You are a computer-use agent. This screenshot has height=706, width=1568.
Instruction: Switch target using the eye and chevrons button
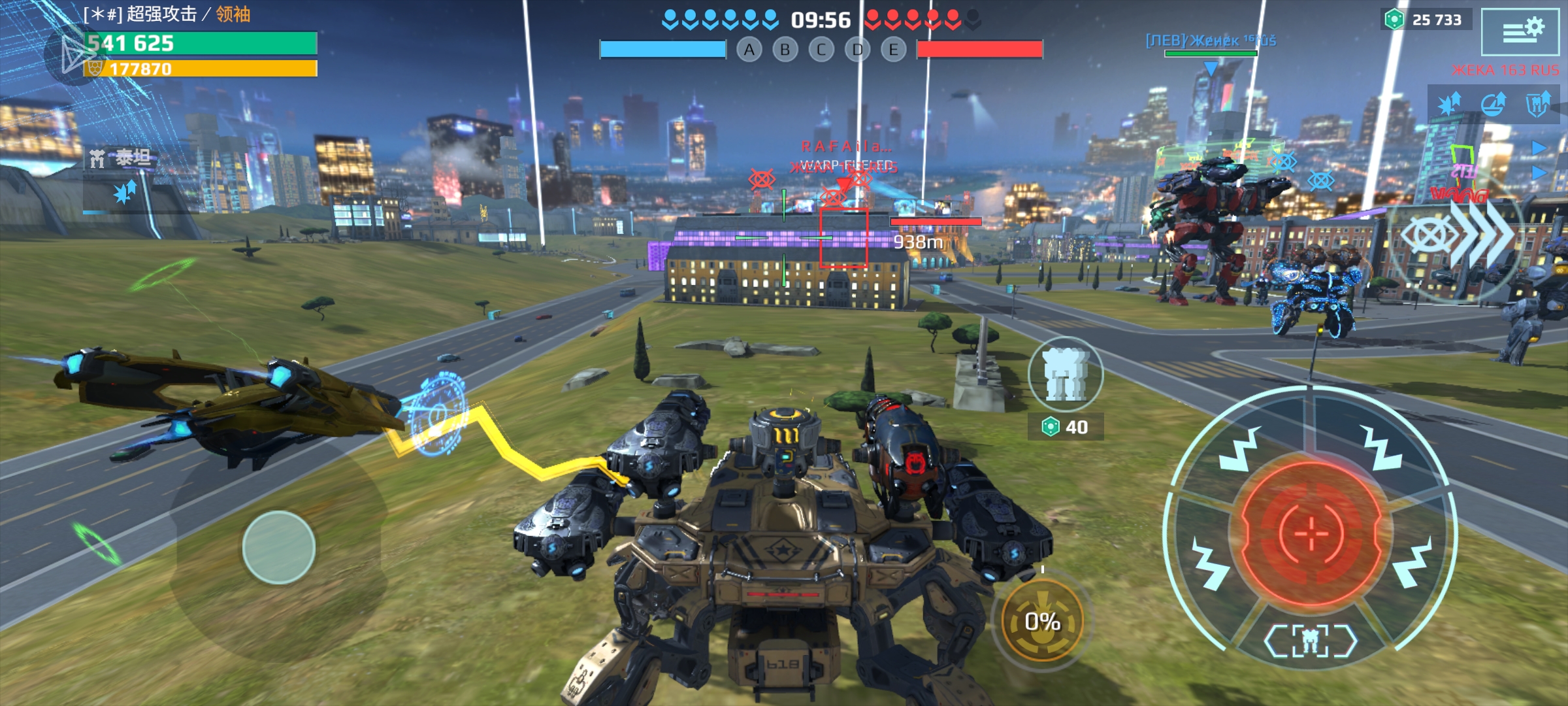1456,235
